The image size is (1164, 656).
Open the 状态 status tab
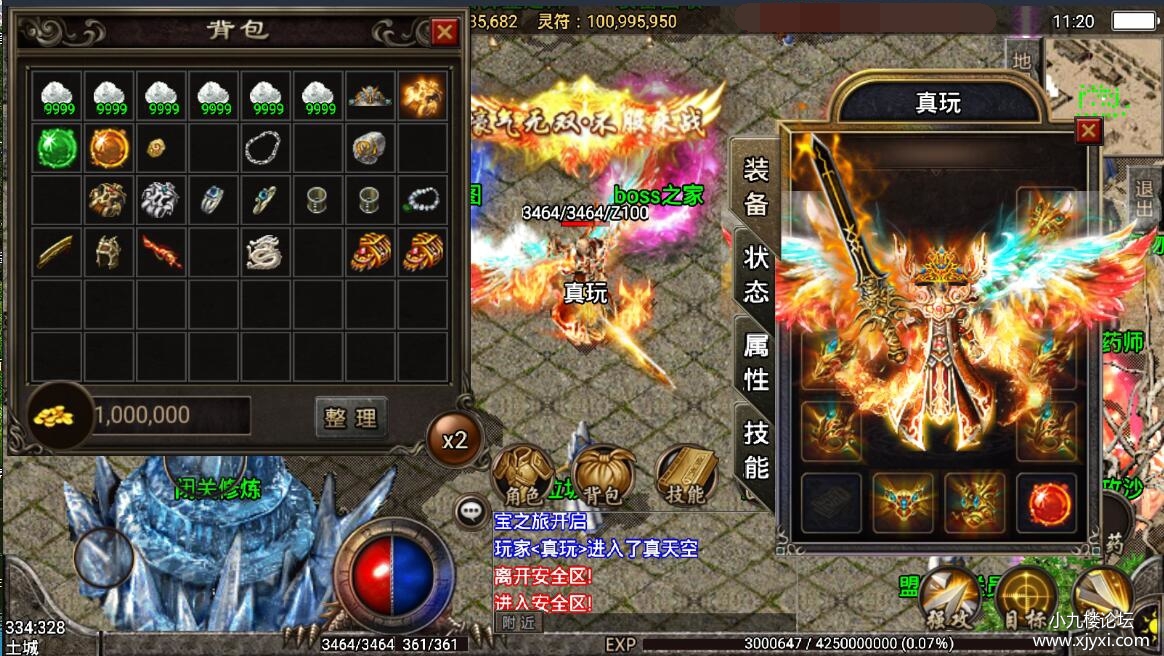755,273
